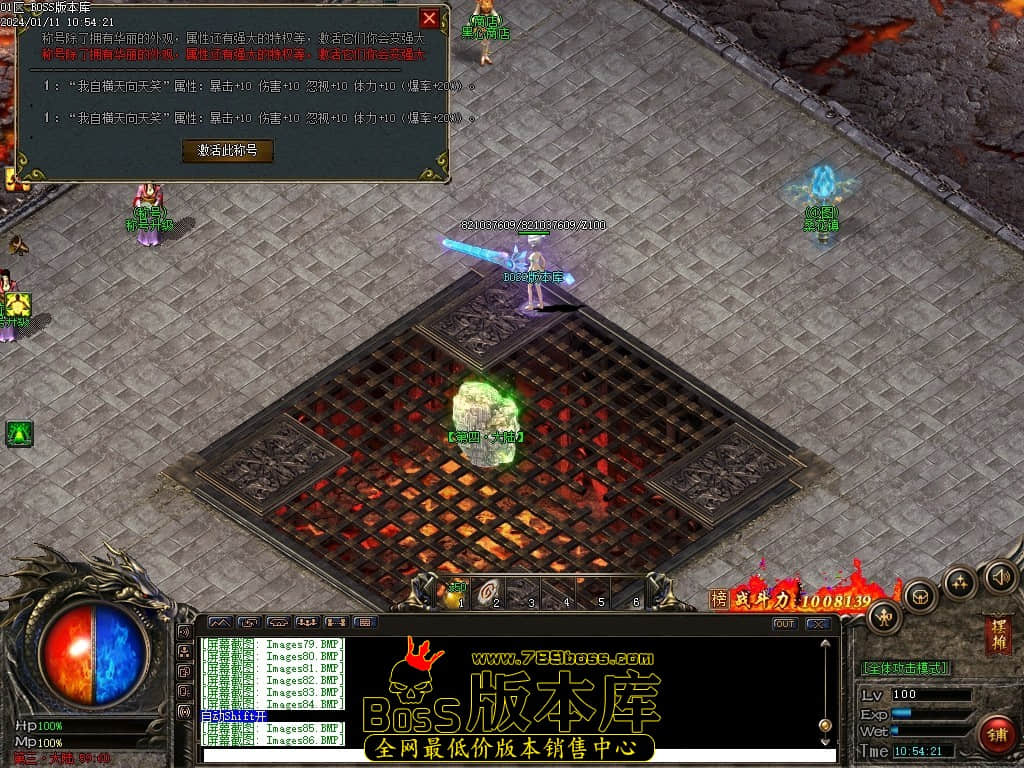Image resolution: width=1024 pixels, height=768 pixels.
Task: Click the 激活此称号 activate title button
Action: 227,150
